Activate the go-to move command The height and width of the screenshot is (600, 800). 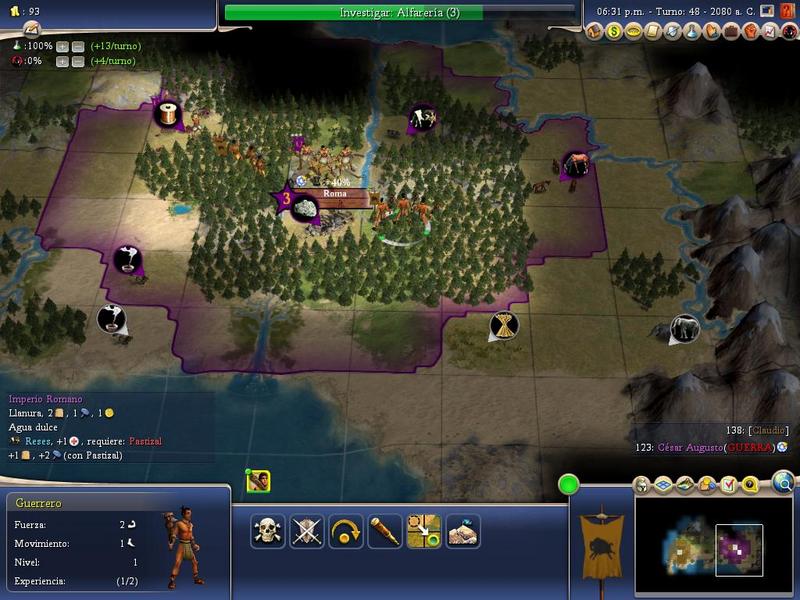(x=424, y=531)
